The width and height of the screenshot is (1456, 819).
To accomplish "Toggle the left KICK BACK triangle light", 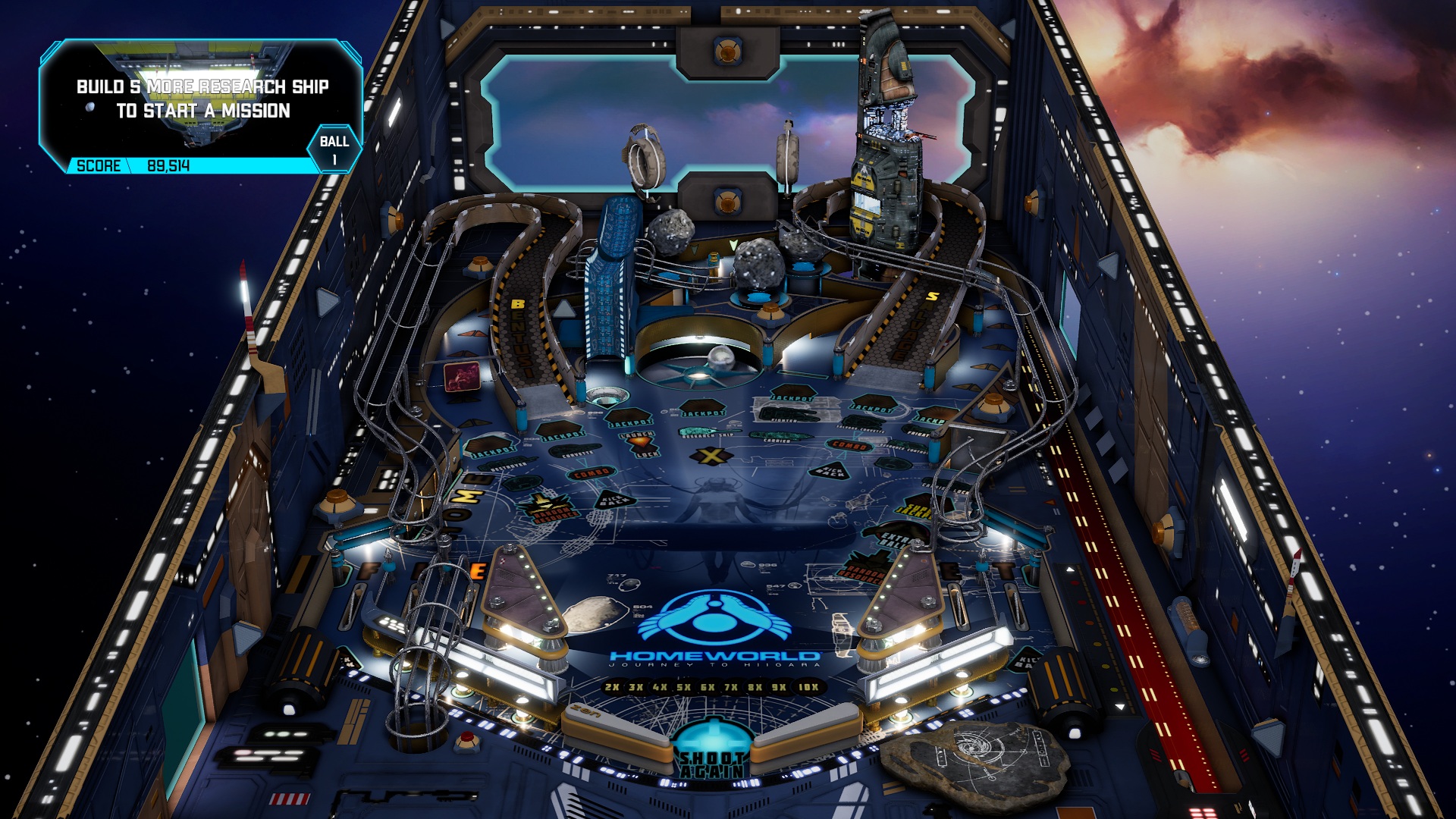I will pyautogui.click(x=613, y=501).
